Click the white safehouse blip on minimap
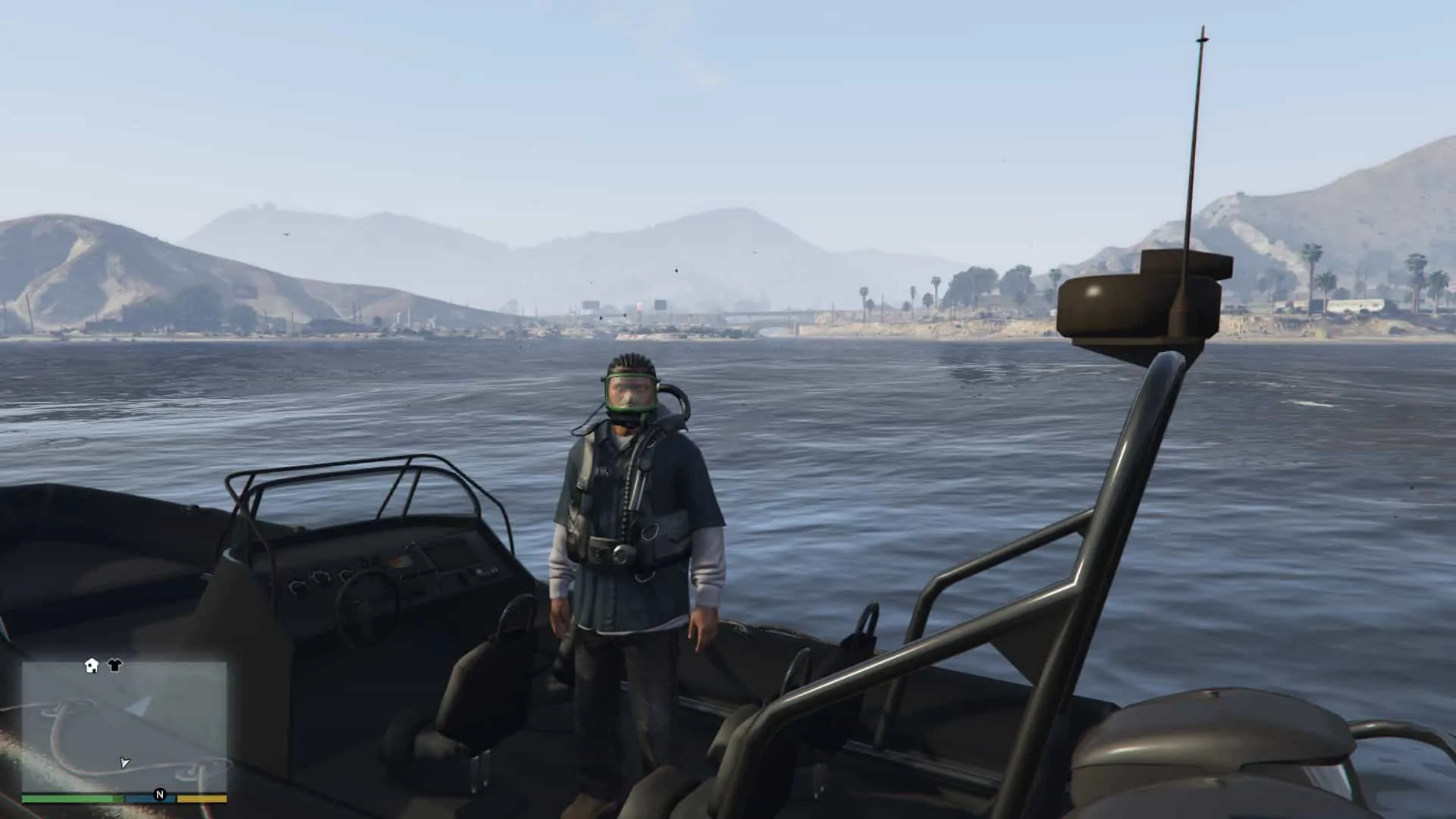Screen dimensions: 1456x819 (x=90, y=665)
